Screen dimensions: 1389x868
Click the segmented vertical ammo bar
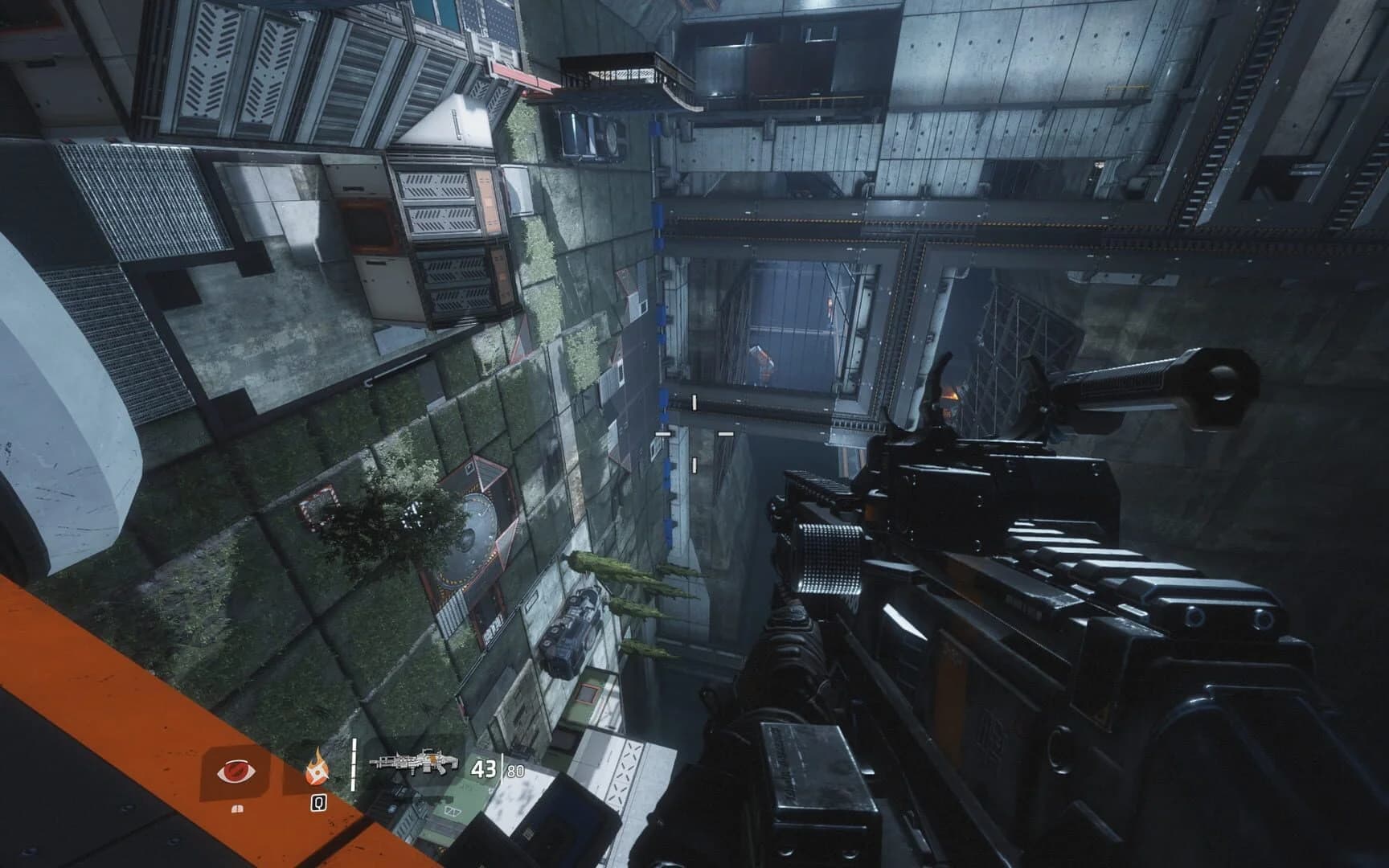tap(354, 764)
